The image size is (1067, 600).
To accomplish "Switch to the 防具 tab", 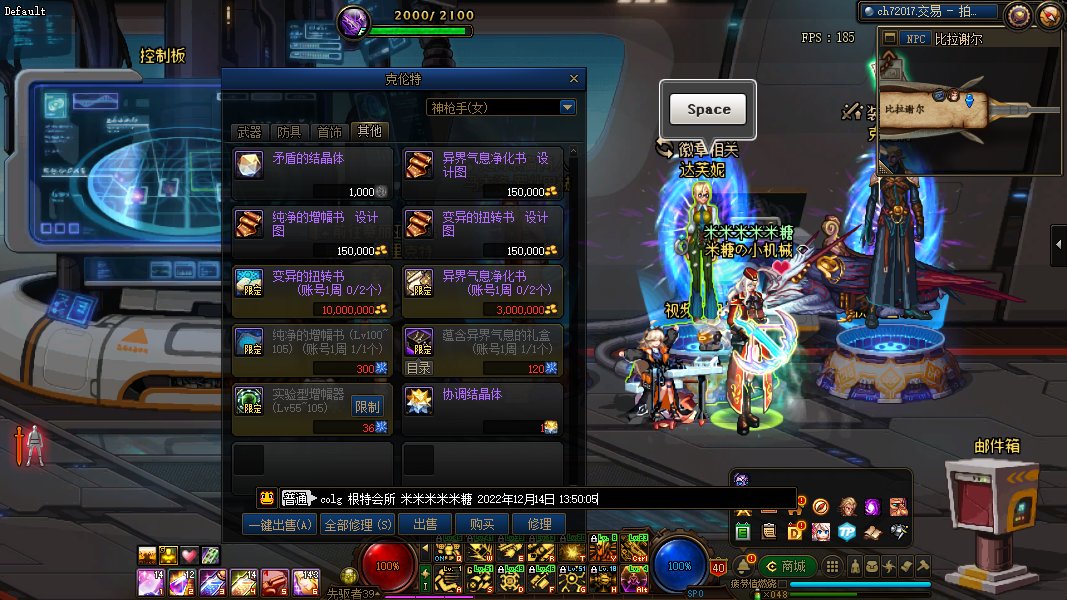I will tap(289, 132).
